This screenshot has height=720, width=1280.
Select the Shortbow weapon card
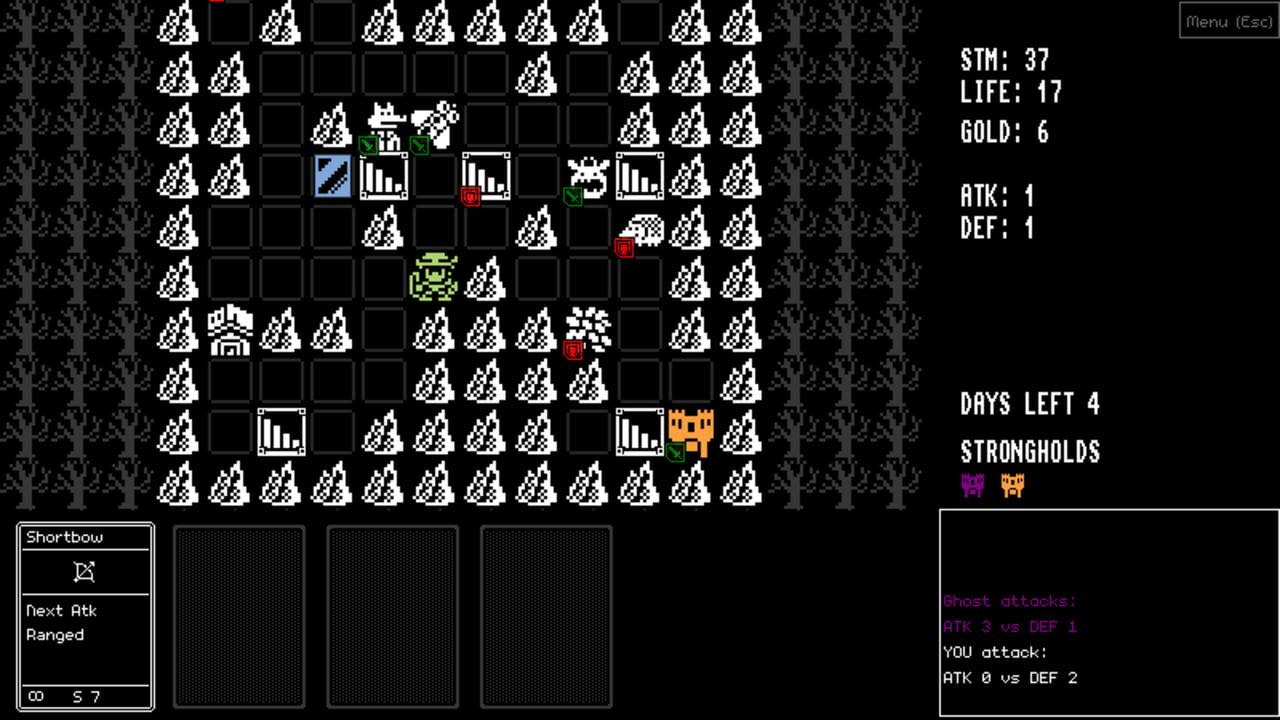[x=85, y=615]
